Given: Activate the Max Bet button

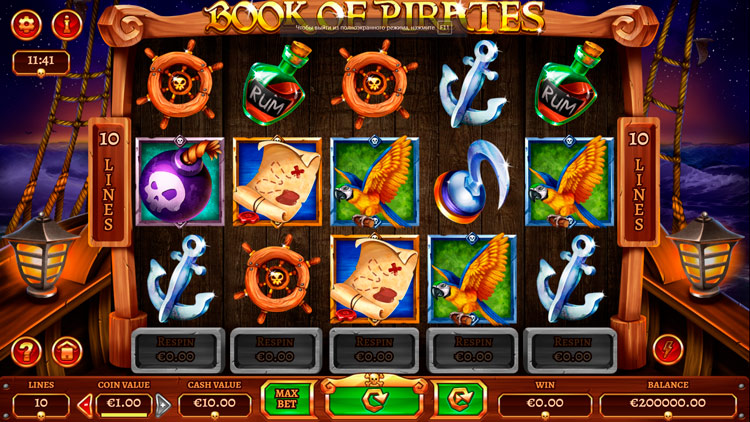Looking at the screenshot, I should tap(287, 400).
